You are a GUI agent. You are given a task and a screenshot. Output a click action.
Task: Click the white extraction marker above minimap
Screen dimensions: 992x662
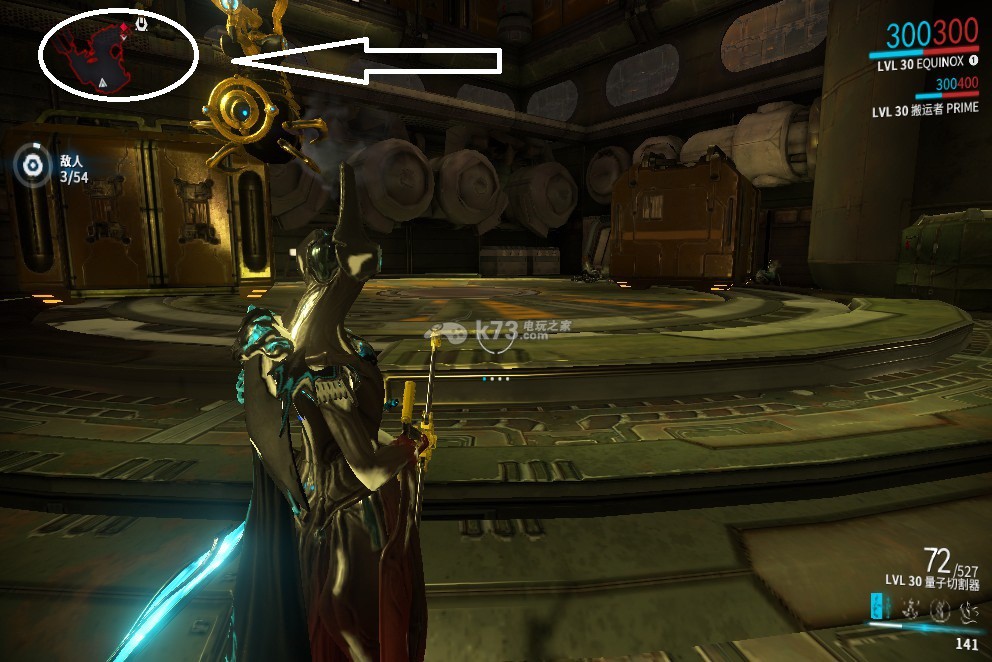142,21
